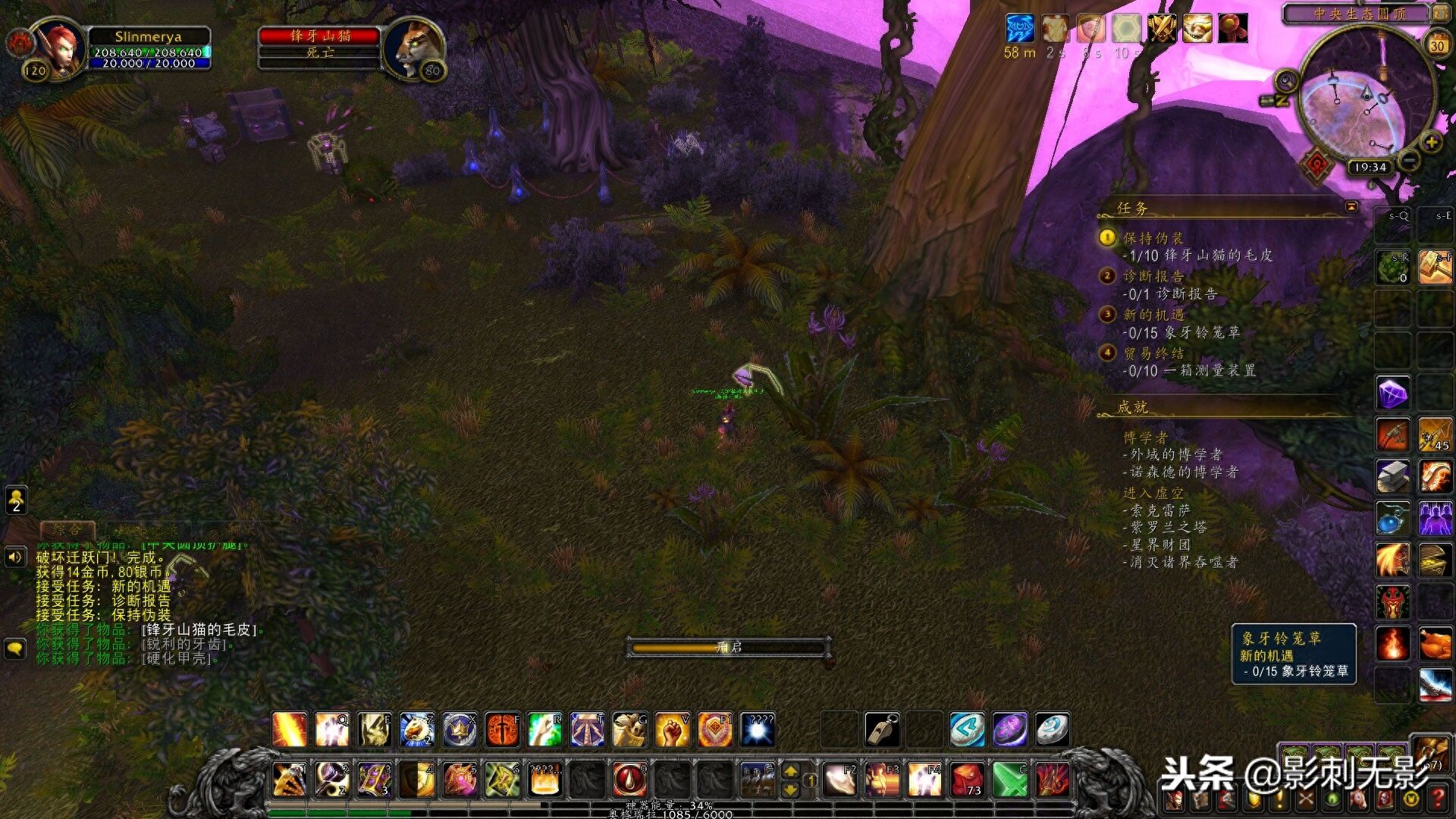Collapse the quest tracker (任务) header
The image size is (1456, 819).
pyautogui.click(x=1351, y=206)
